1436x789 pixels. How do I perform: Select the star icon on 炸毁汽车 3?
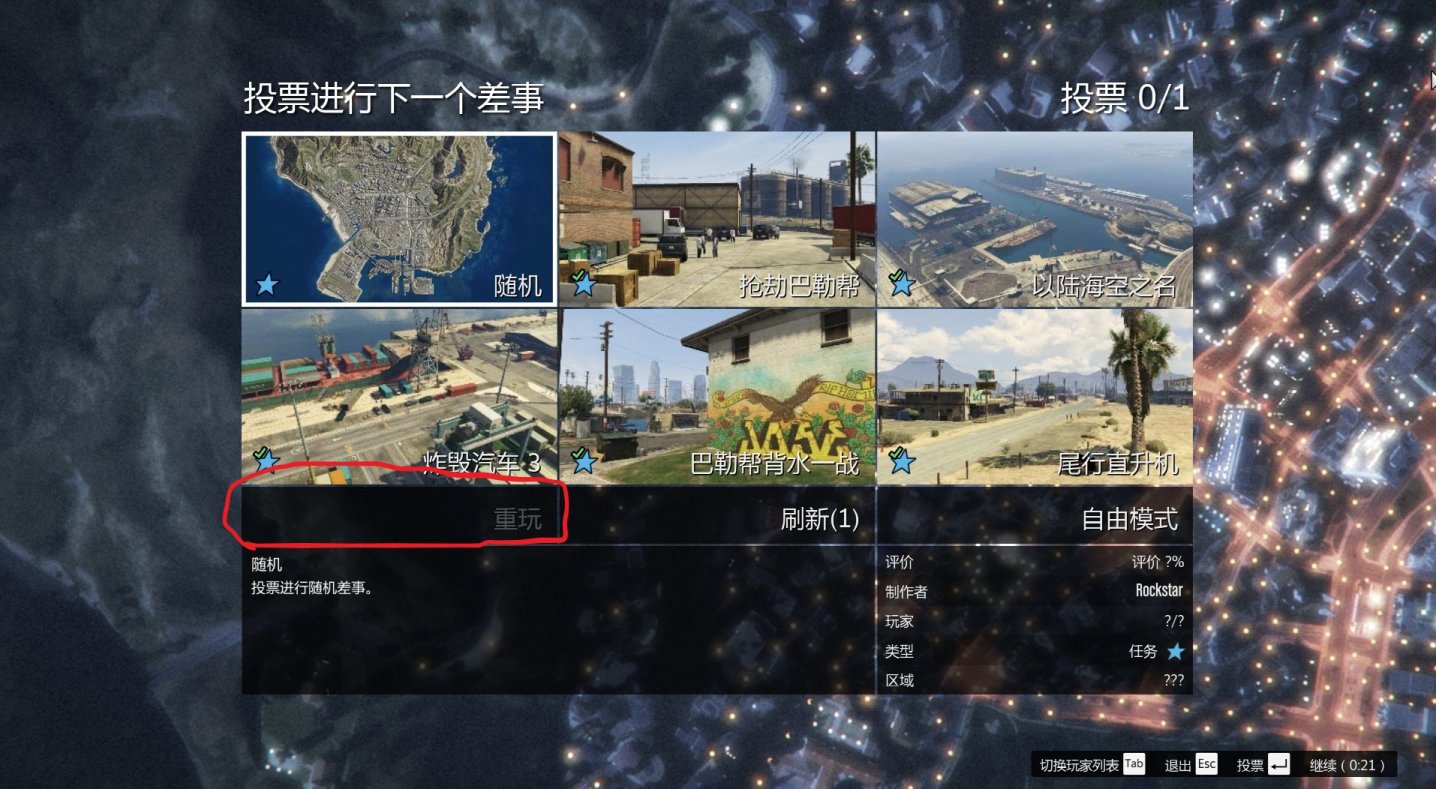tap(266, 460)
